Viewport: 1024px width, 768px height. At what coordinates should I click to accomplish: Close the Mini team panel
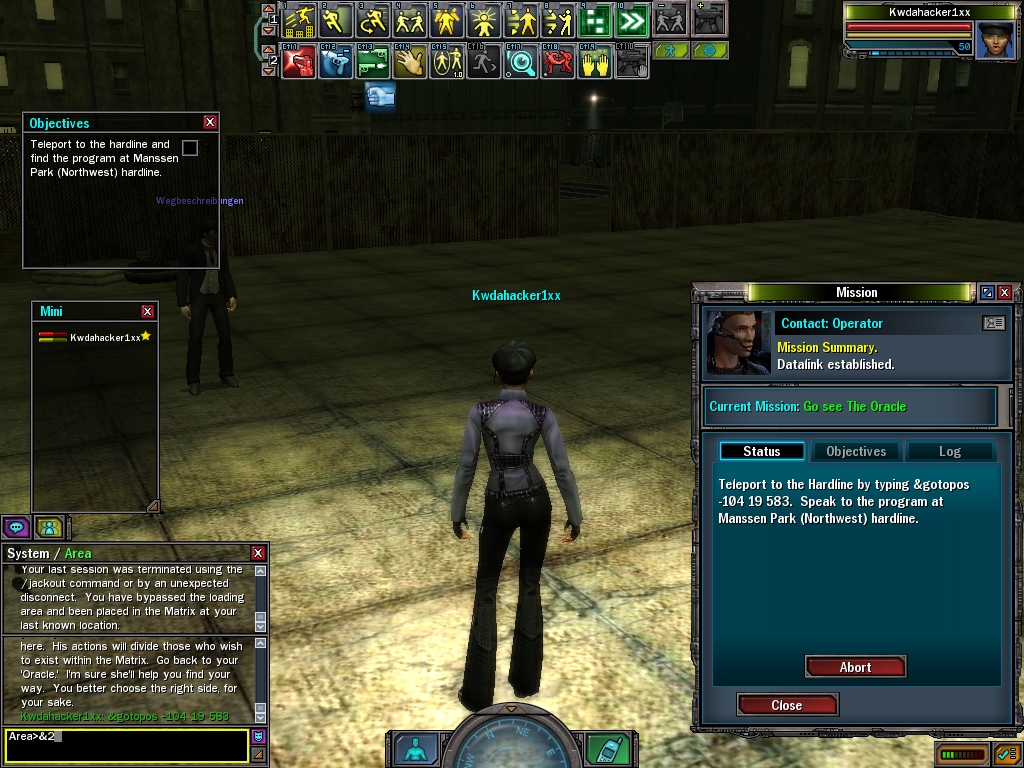click(148, 311)
